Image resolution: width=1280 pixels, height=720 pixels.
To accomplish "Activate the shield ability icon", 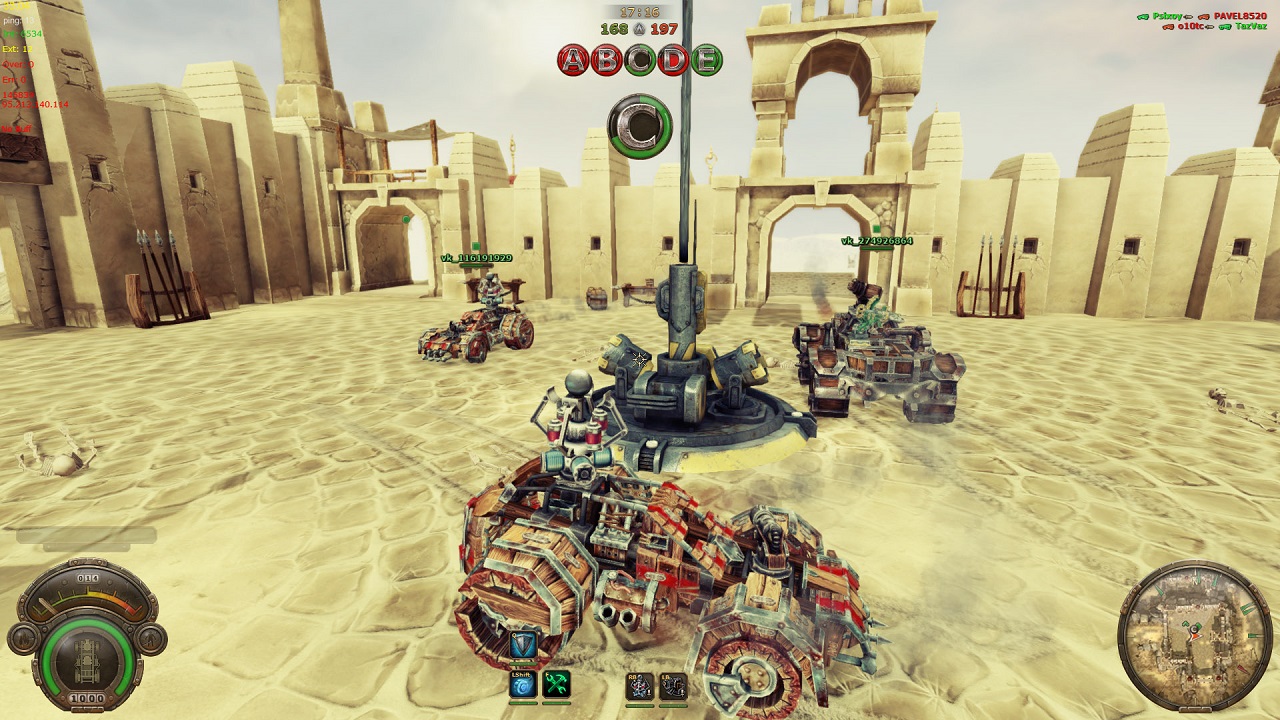I will 523,646.
